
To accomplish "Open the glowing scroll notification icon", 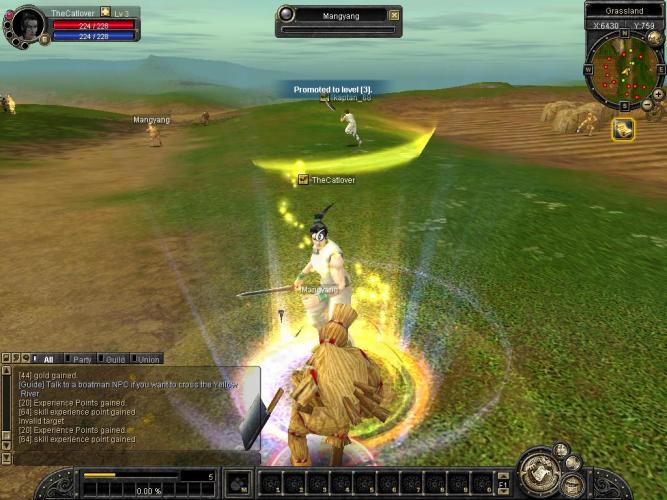I will click(623, 129).
